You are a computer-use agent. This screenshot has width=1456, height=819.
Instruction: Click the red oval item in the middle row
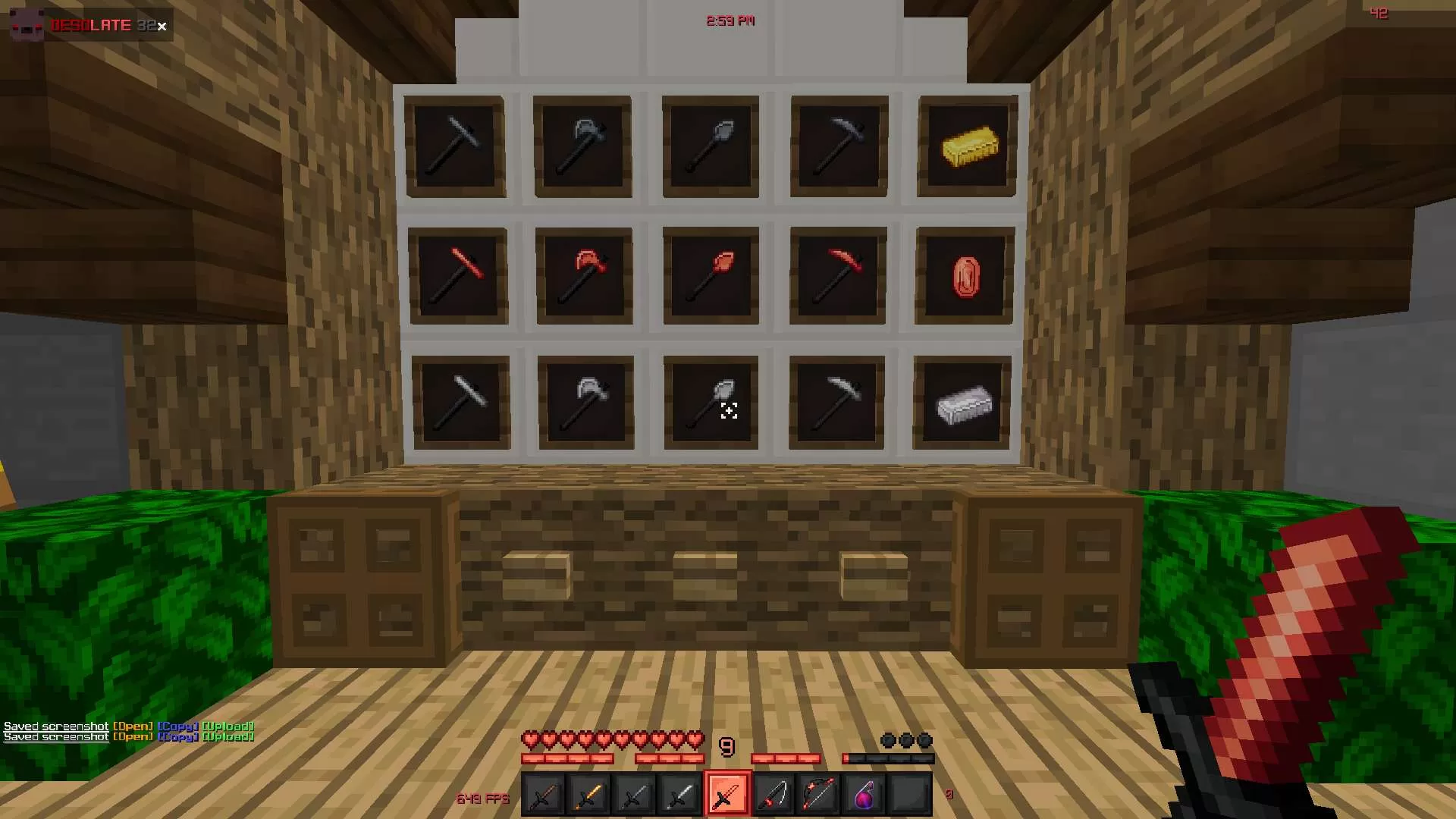[x=967, y=275]
